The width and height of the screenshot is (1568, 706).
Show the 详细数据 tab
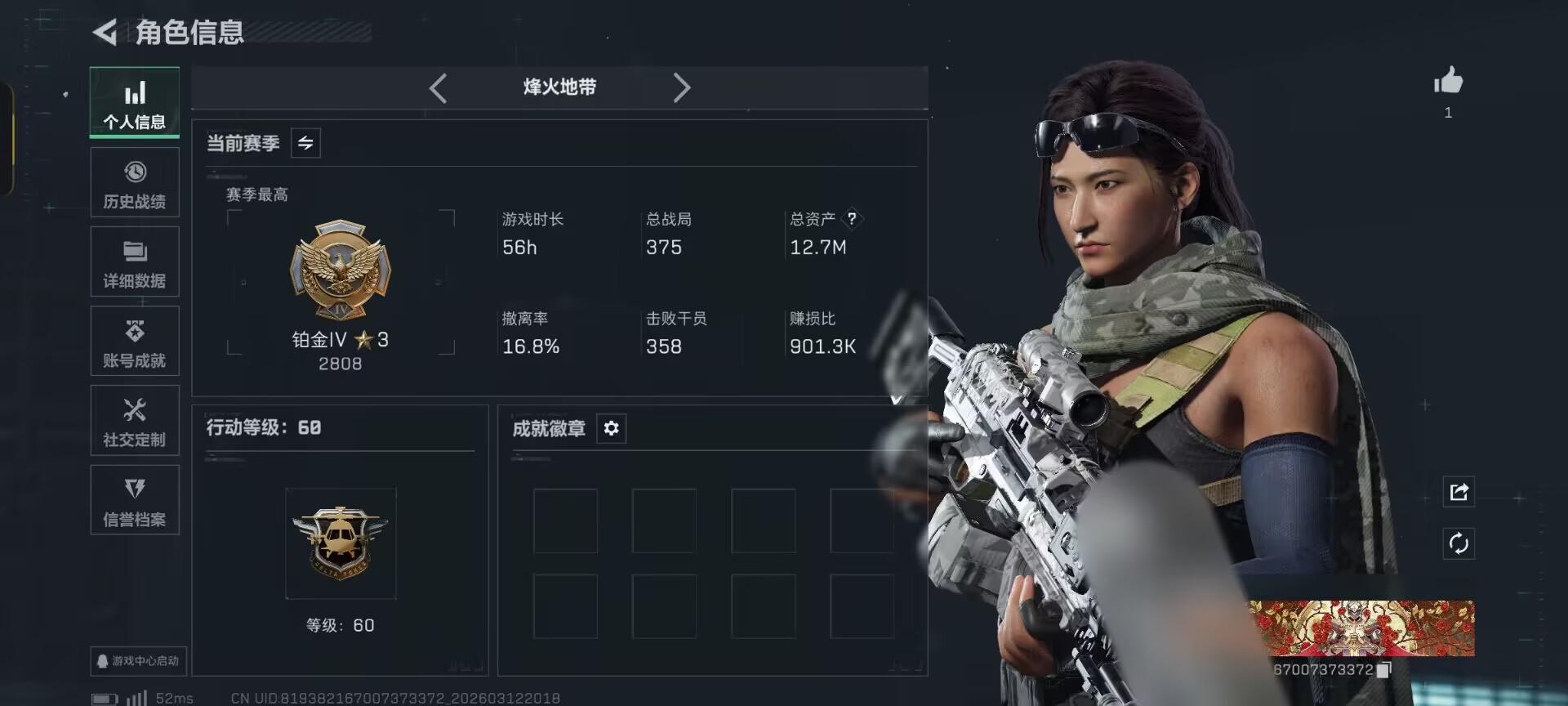tap(135, 262)
